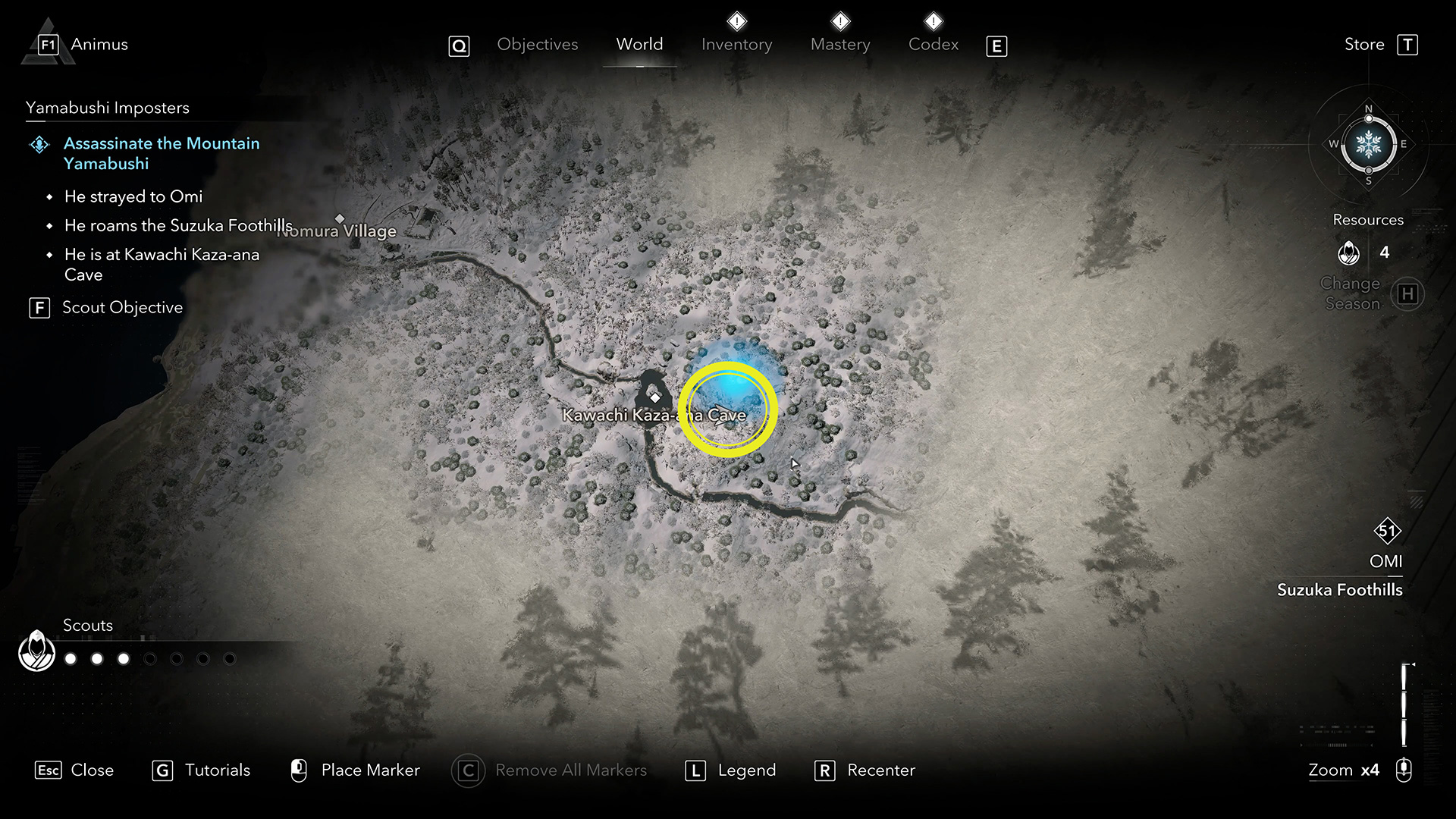Go to the Mastery tab
Viewport: 1456px width, 819px height.
(840, 45)
